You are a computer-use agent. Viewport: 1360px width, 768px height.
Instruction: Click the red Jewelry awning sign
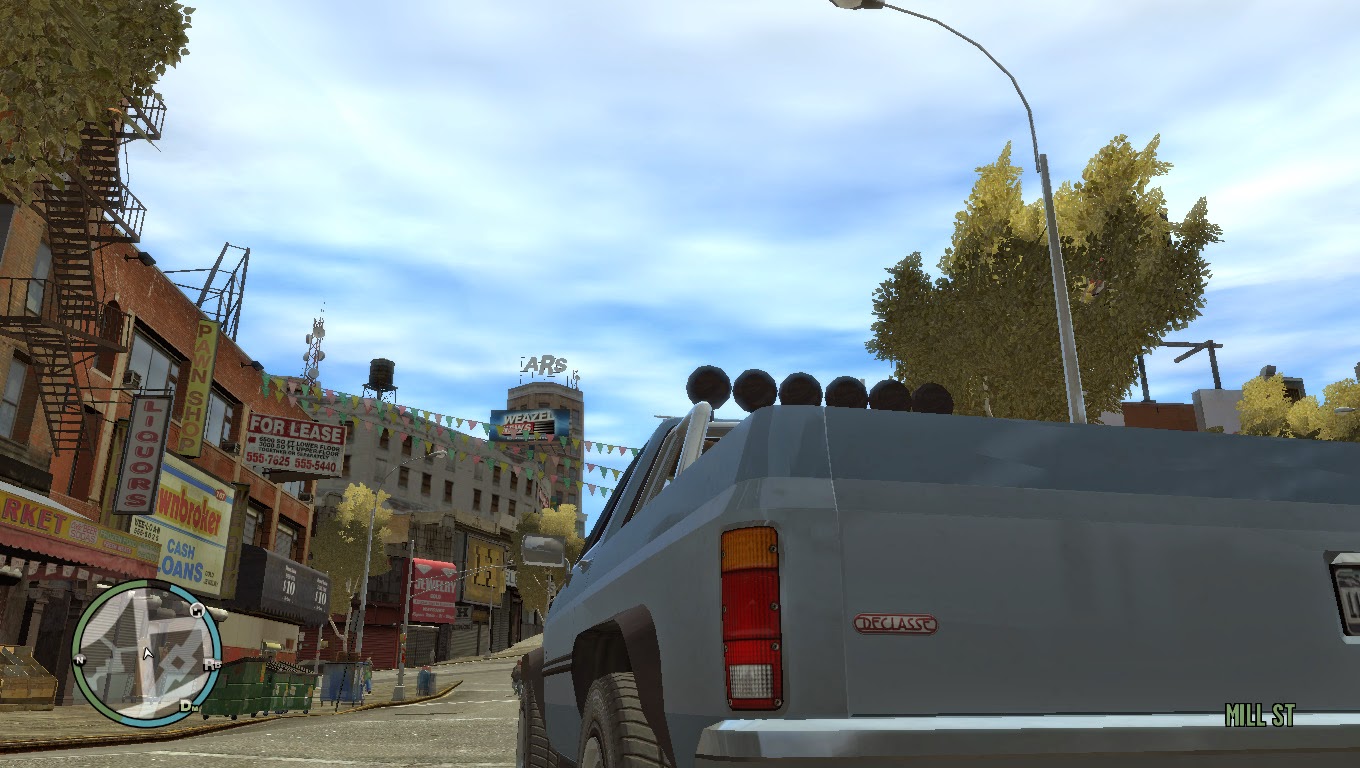434,587
